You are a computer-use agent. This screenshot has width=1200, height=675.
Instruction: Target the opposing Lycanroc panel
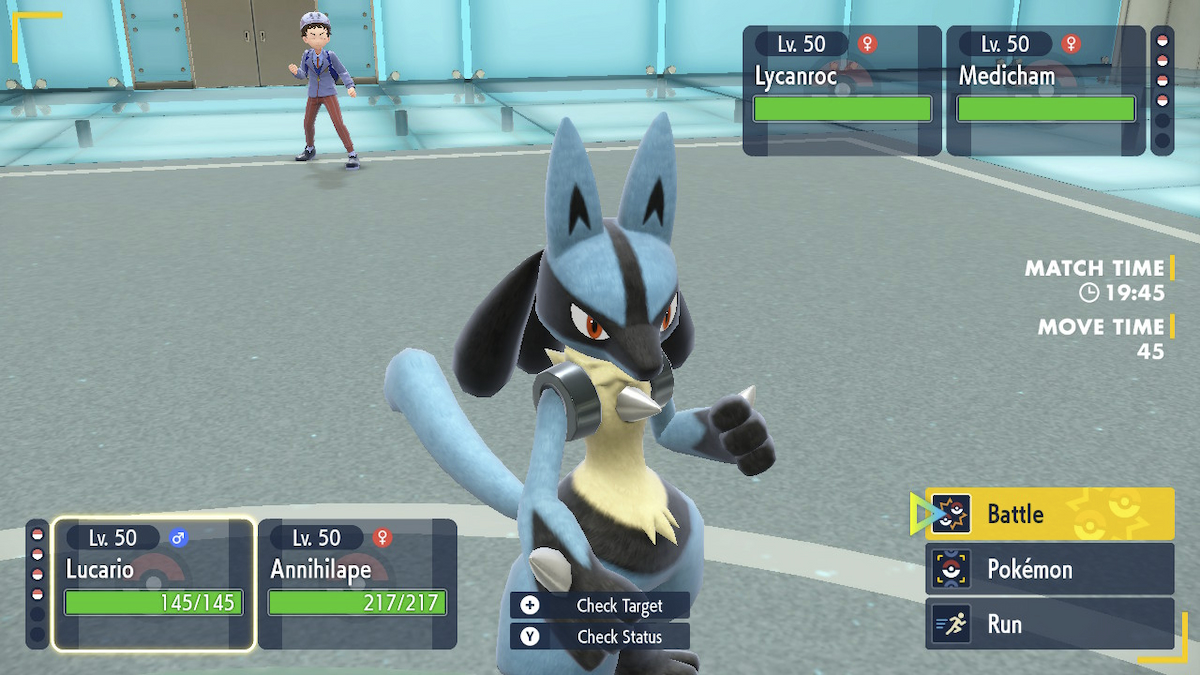coord(842,91)
